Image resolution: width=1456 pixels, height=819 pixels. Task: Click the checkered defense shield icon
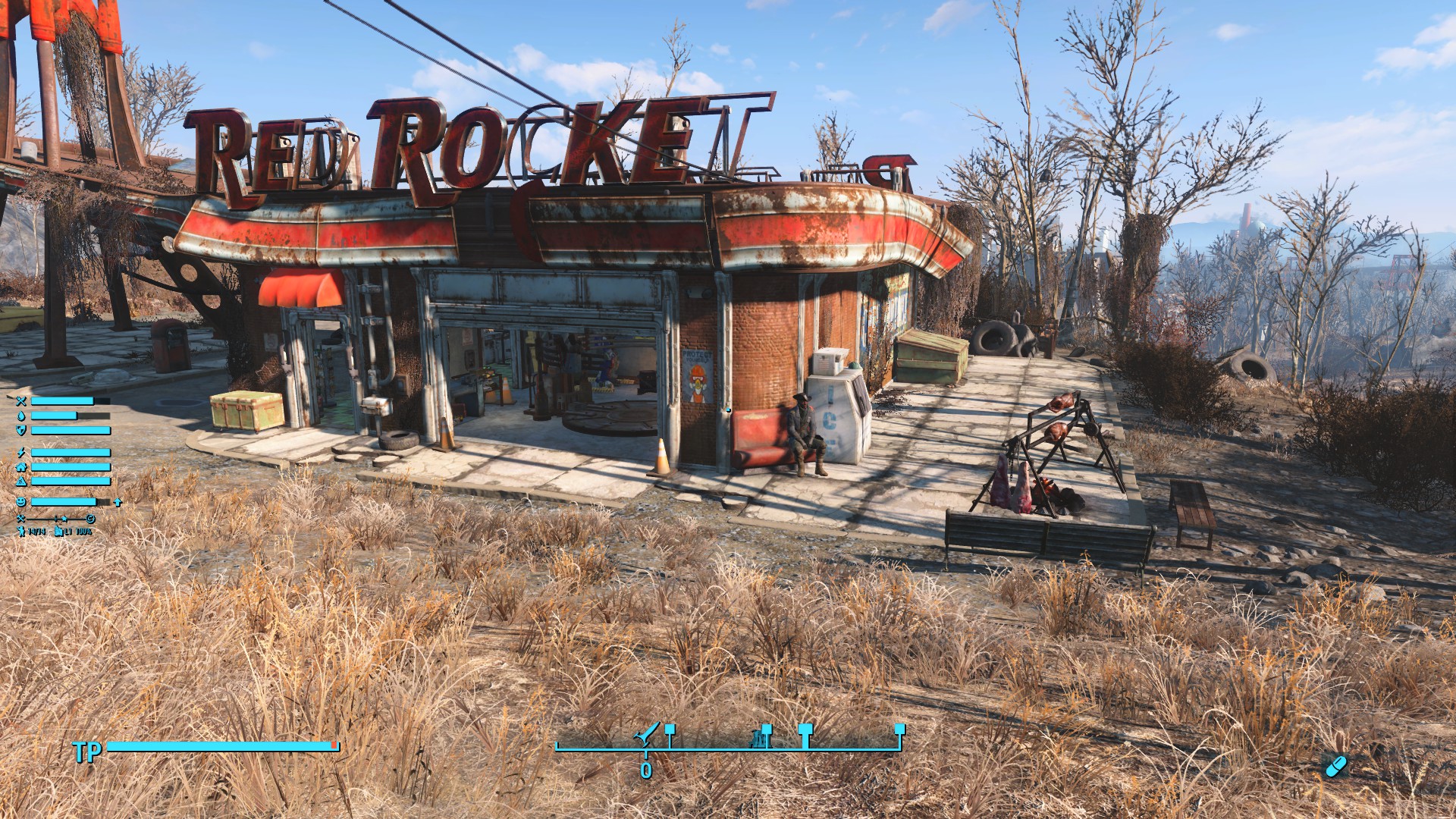[x=21, y=430]
